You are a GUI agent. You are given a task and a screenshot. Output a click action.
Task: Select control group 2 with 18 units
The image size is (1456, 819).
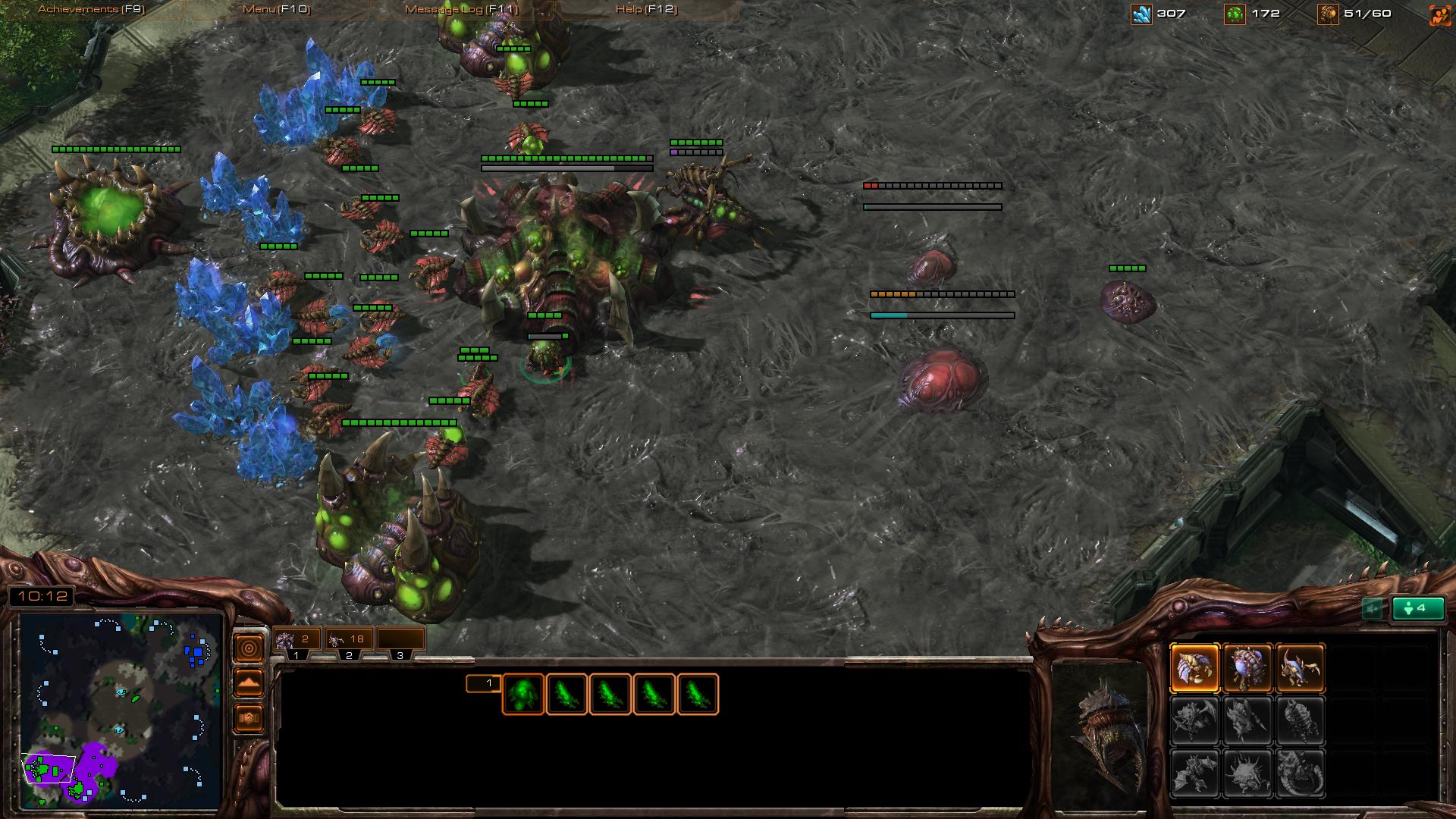pos(349,639)
